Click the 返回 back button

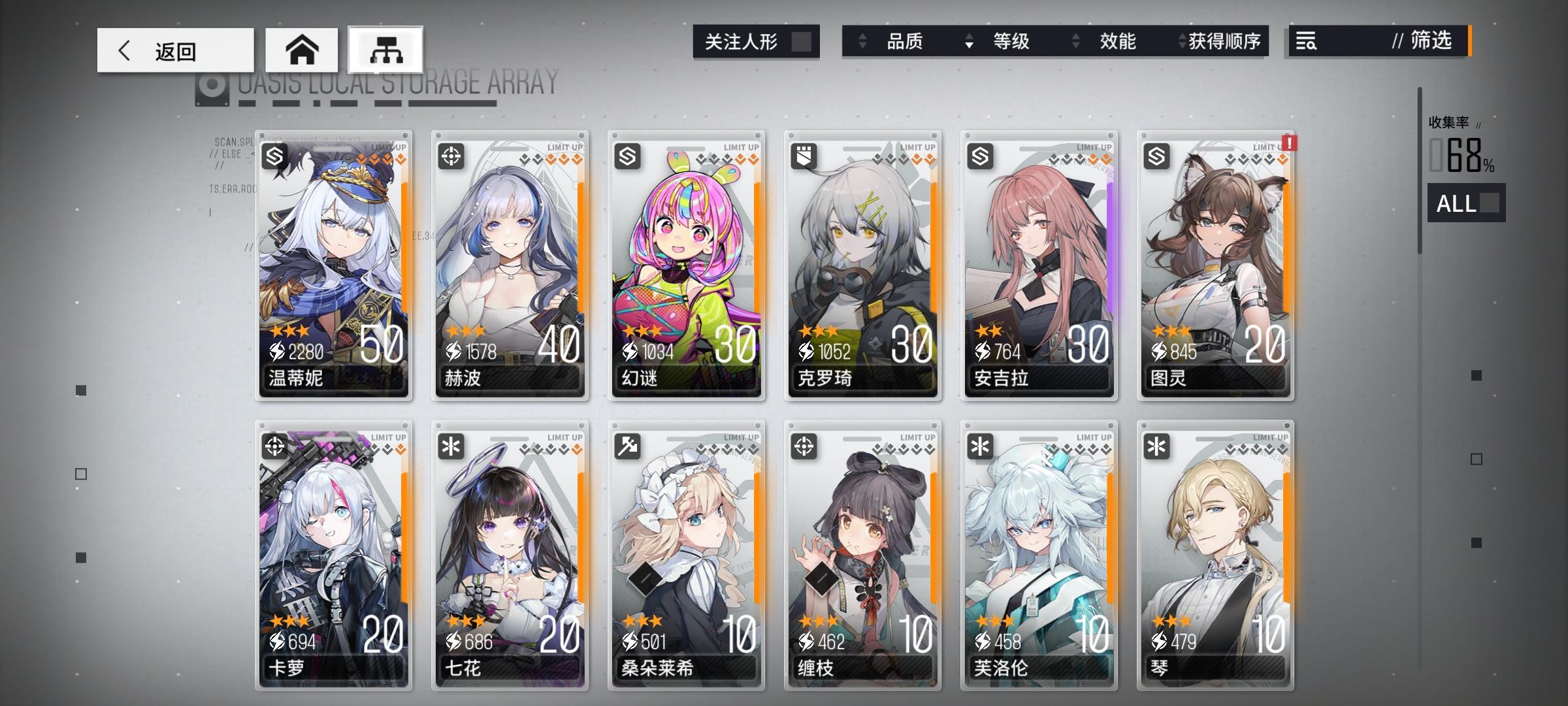tap(175, 49)
